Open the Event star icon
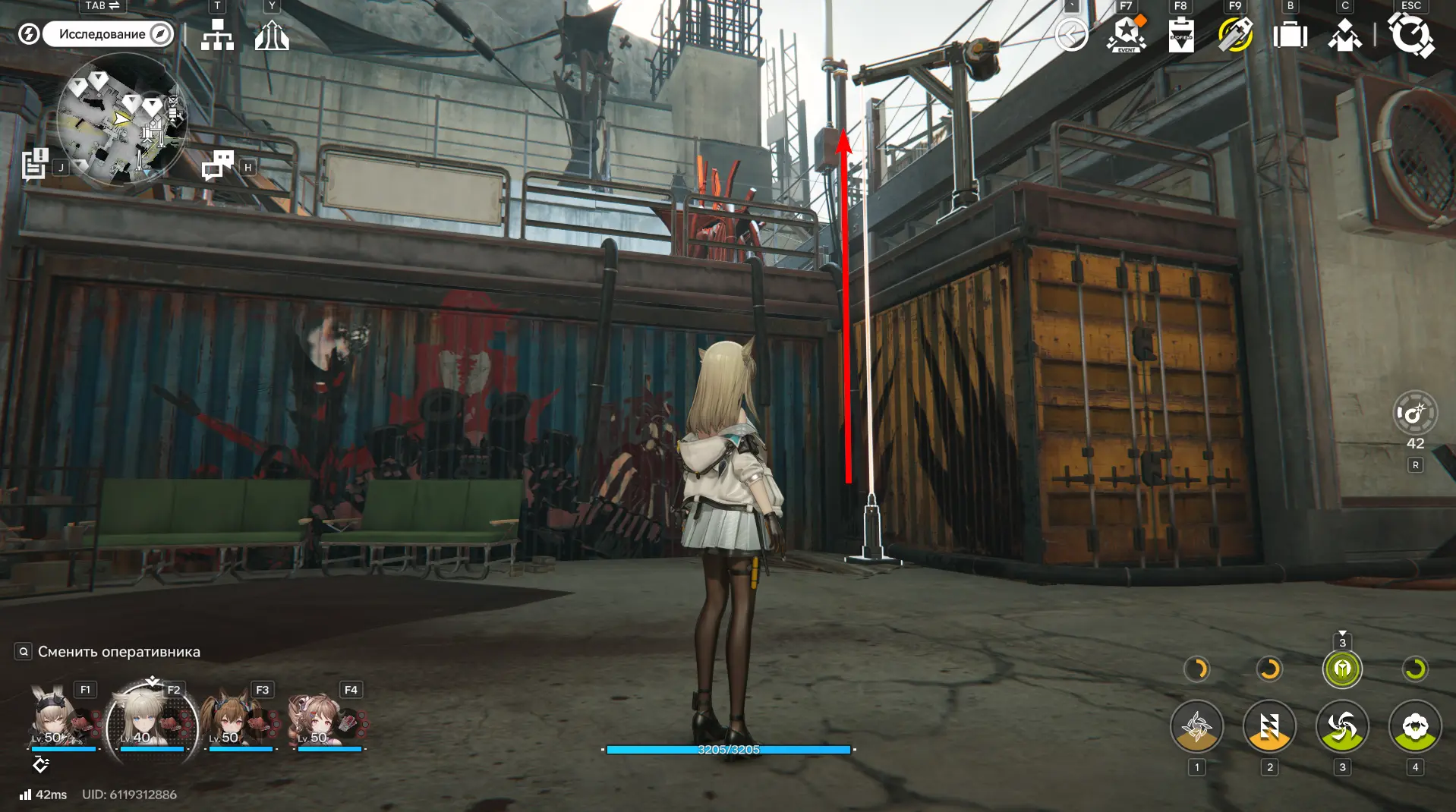Viewport: 1456px width, 812px height. coord(1127,35)
